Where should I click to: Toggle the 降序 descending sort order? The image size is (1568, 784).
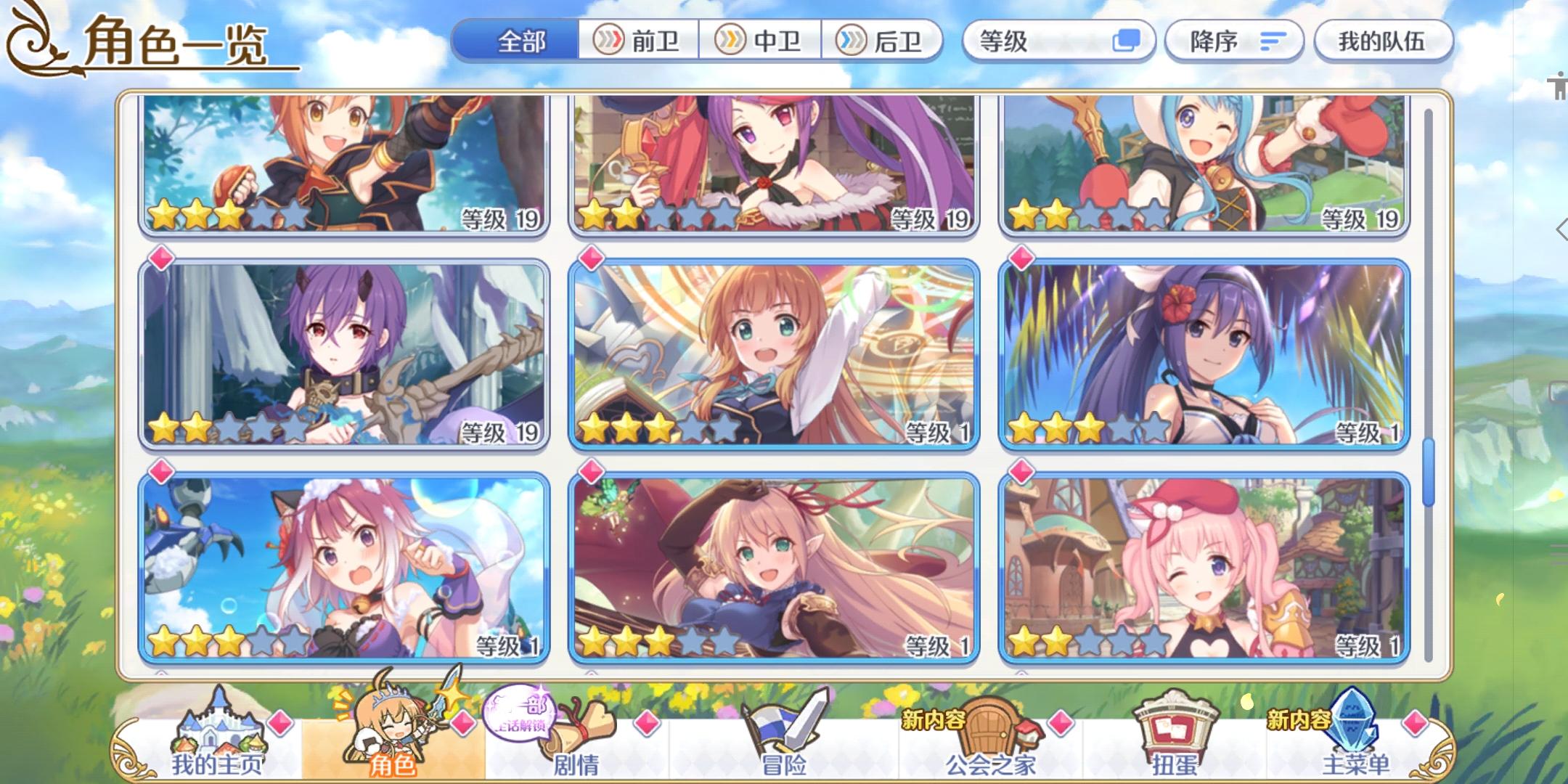click(1233, 41)
